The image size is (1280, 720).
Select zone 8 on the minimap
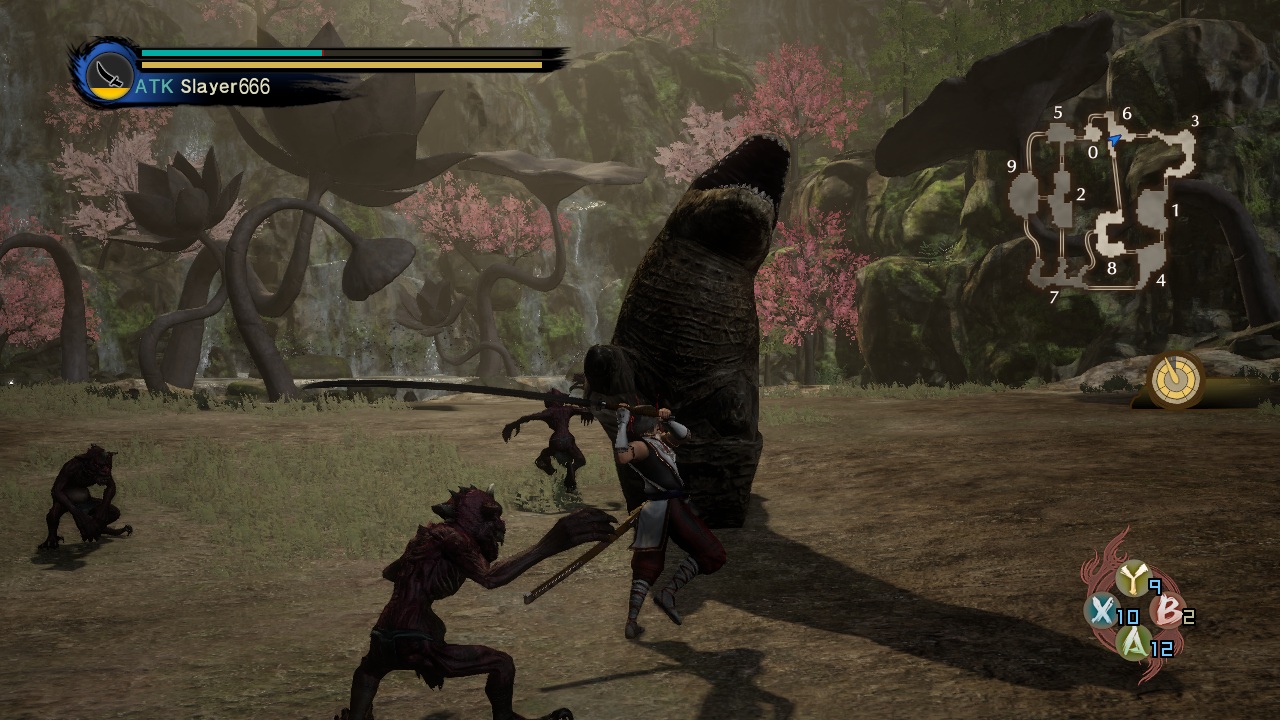click(x=1111, y=268)
